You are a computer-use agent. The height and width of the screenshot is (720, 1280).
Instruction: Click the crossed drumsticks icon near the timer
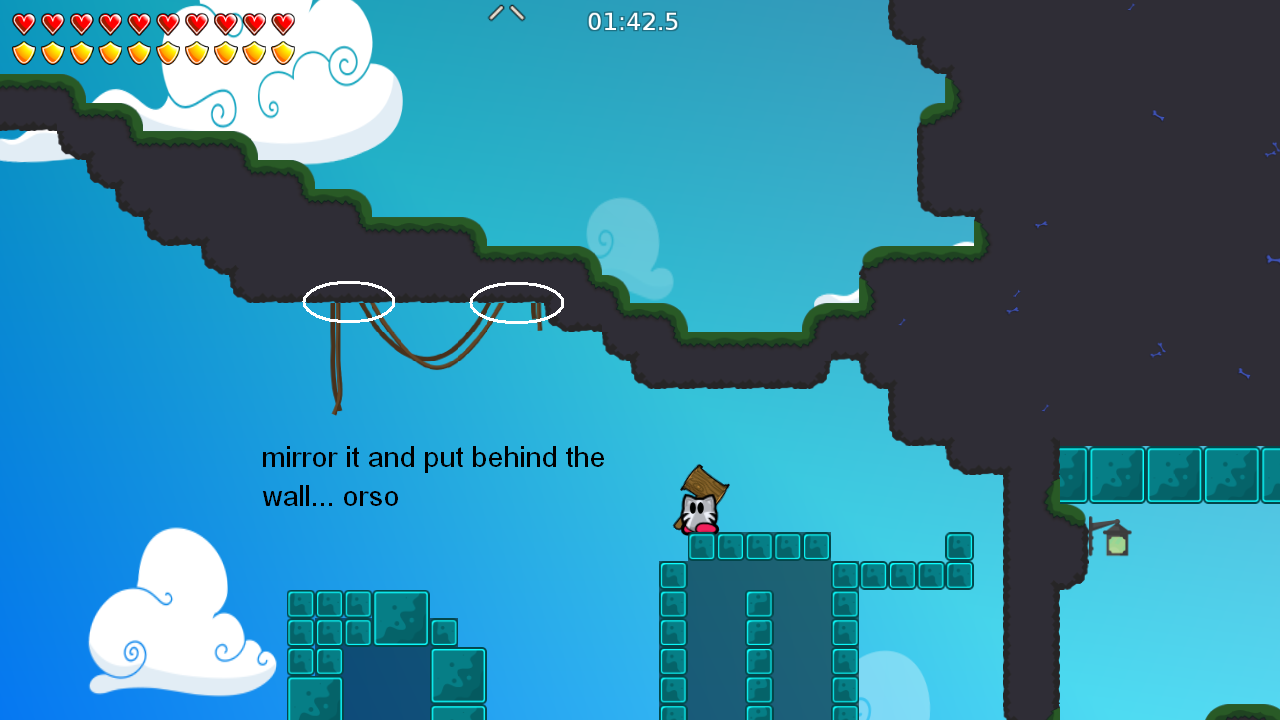click(x=506, y=14)
